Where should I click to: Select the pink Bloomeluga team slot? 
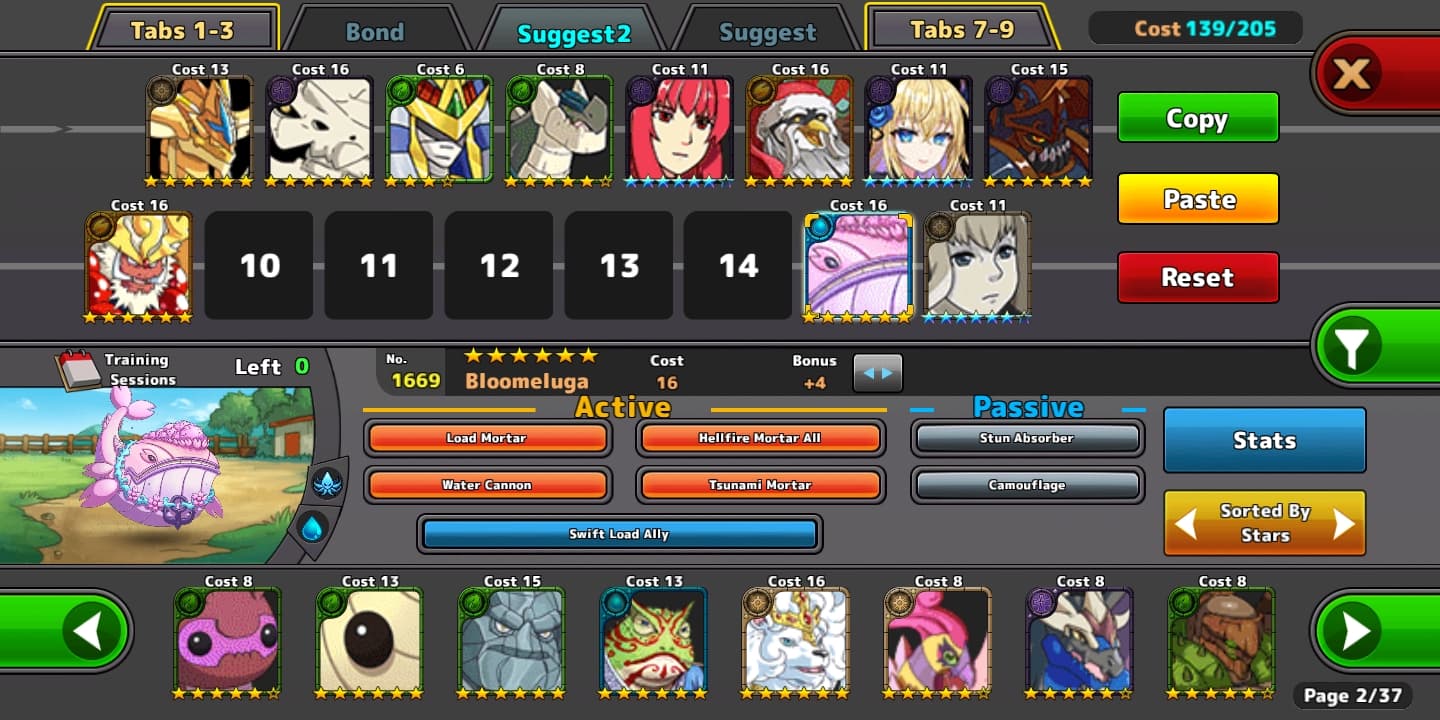pyautogui.click(x=858, y=266)
